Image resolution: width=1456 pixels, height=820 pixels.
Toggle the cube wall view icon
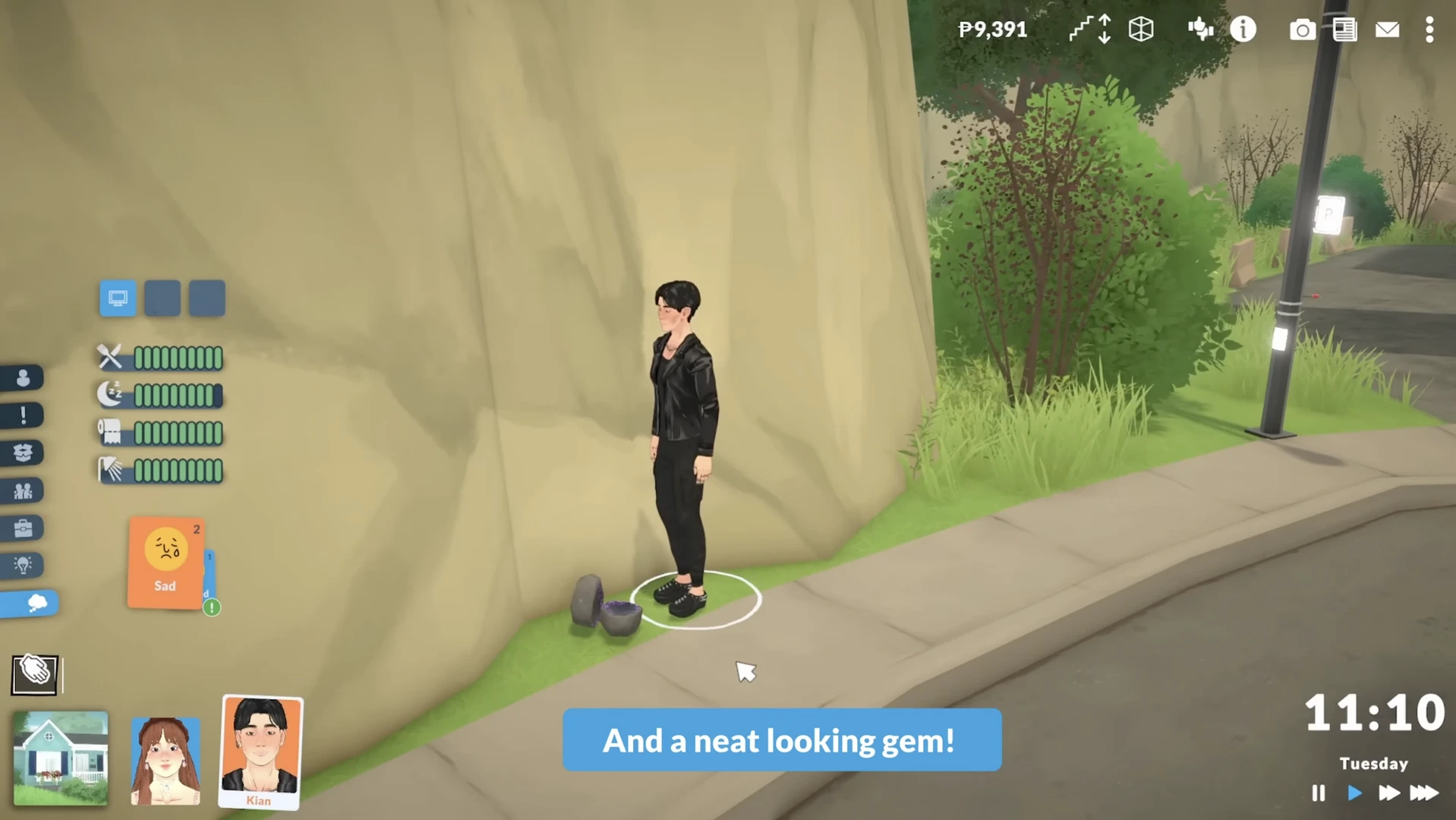pos(1141,30)
